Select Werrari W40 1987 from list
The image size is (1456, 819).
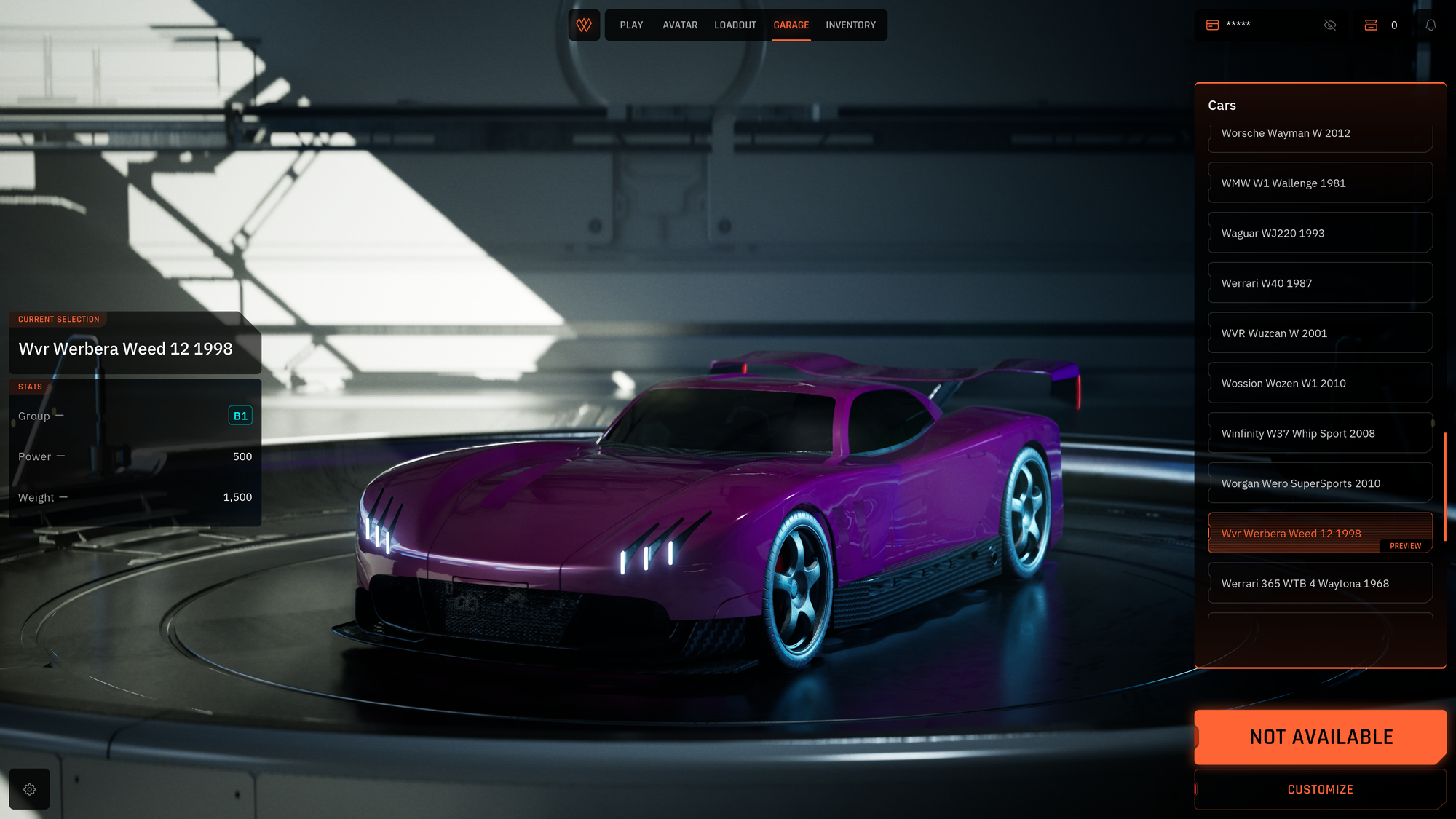pos(1320,283)
